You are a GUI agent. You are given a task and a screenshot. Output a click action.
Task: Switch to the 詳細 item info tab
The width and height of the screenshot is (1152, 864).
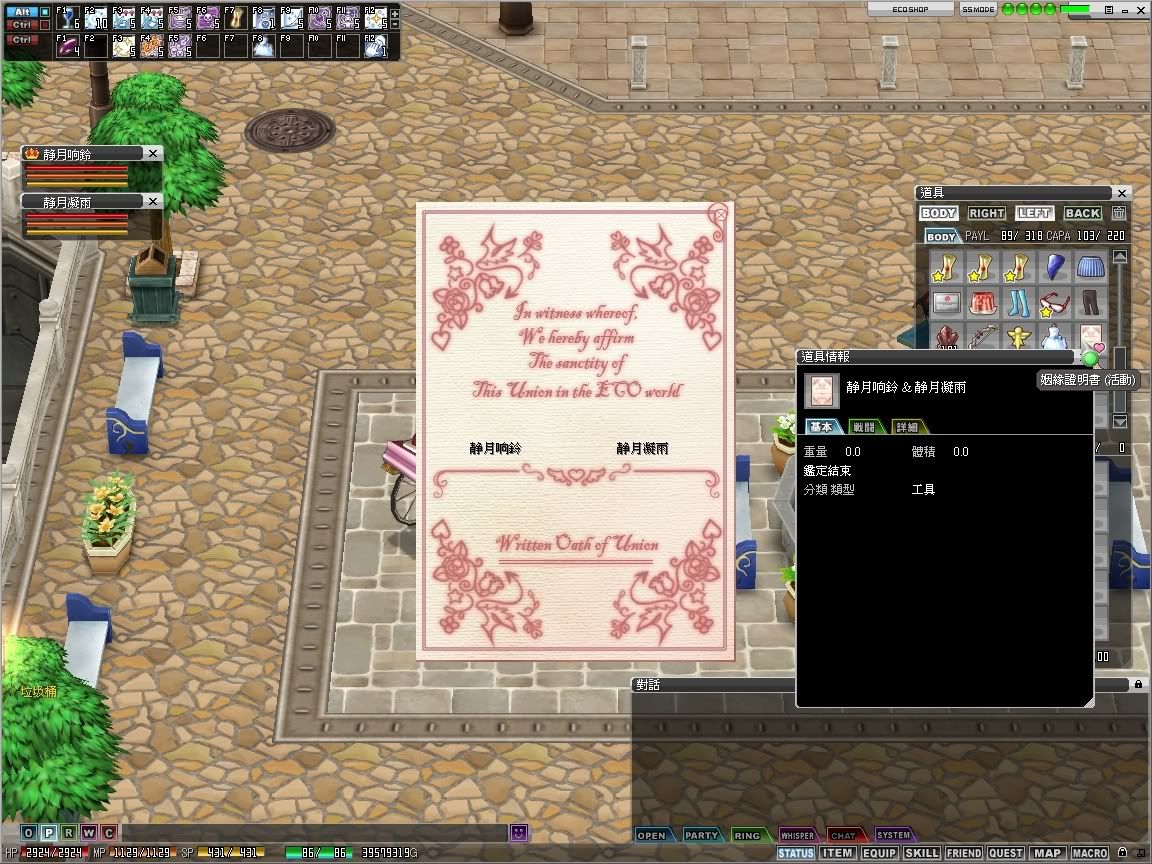coord(906,427)
